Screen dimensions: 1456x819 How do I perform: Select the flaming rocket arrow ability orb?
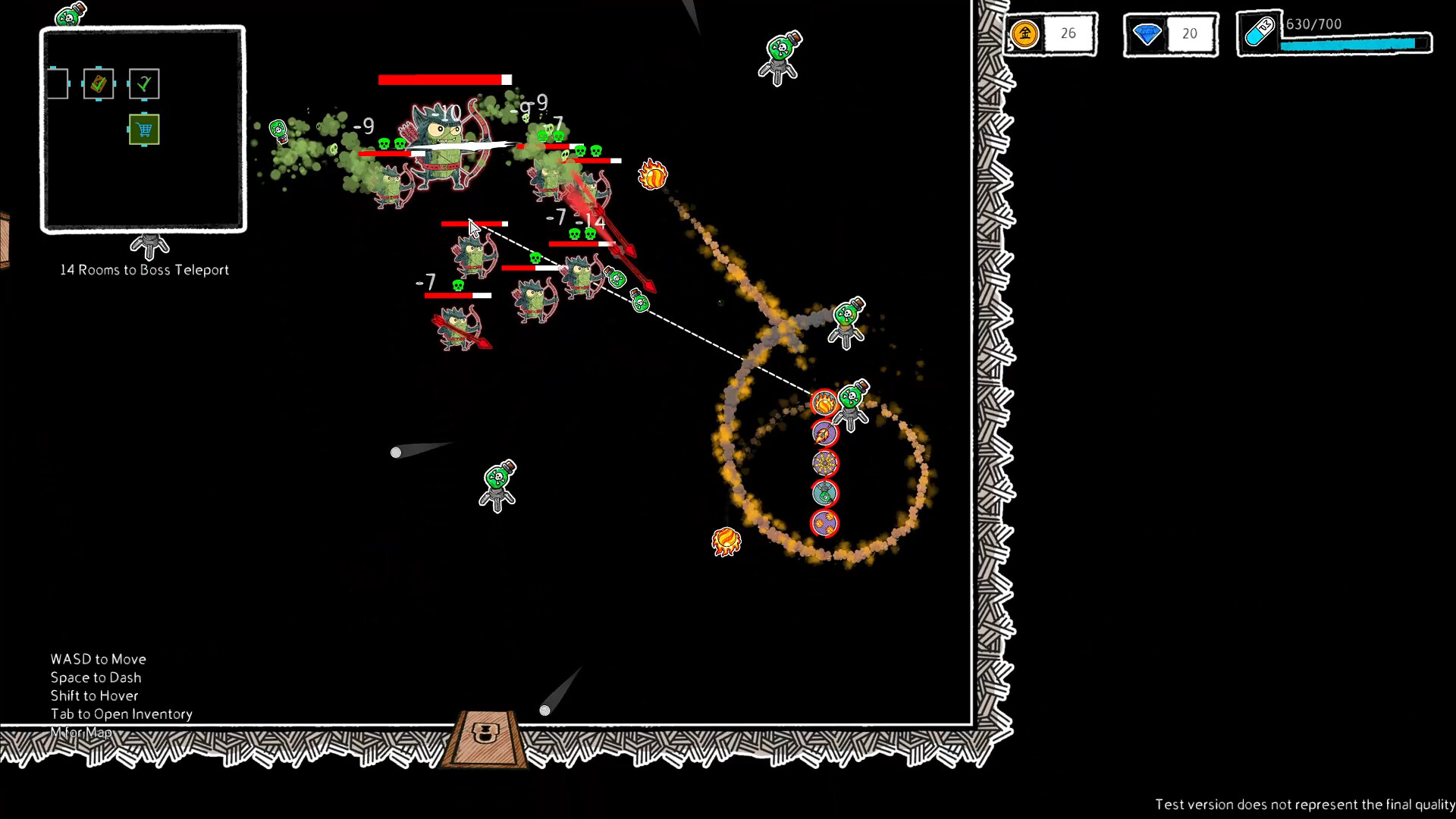(x=824, y=434)
